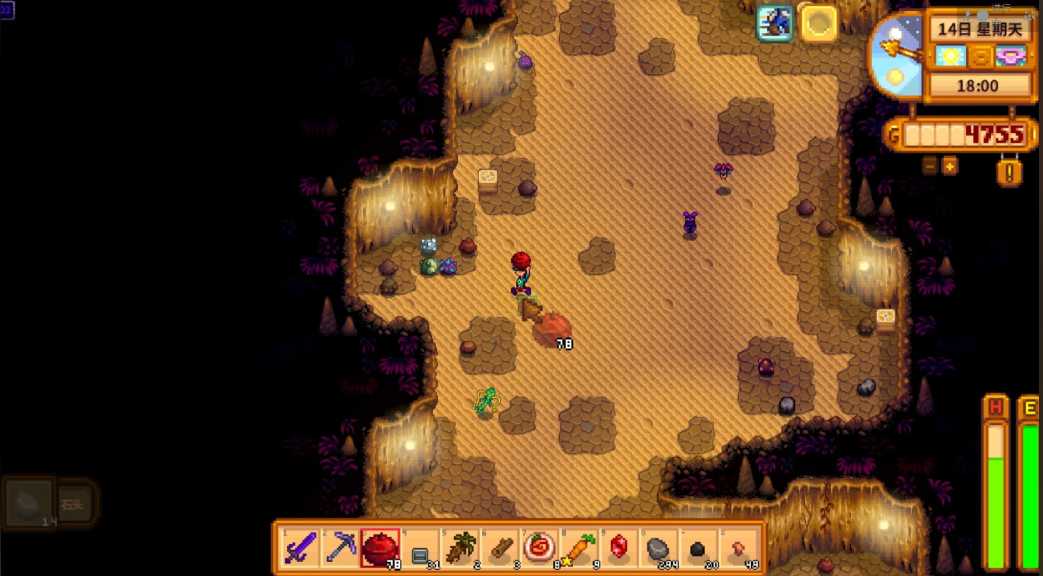
Task: Select the gray item stack of 31
Action: 420,547
